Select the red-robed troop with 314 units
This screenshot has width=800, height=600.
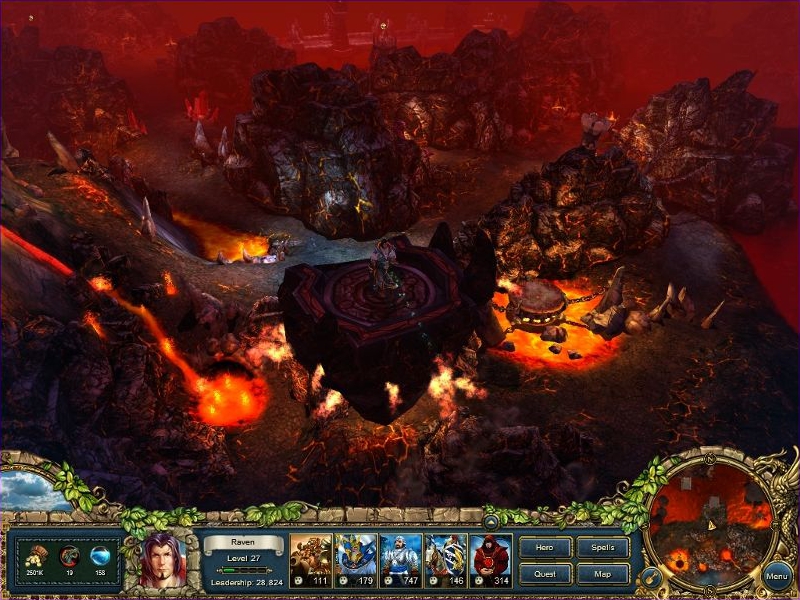[491, 558]
